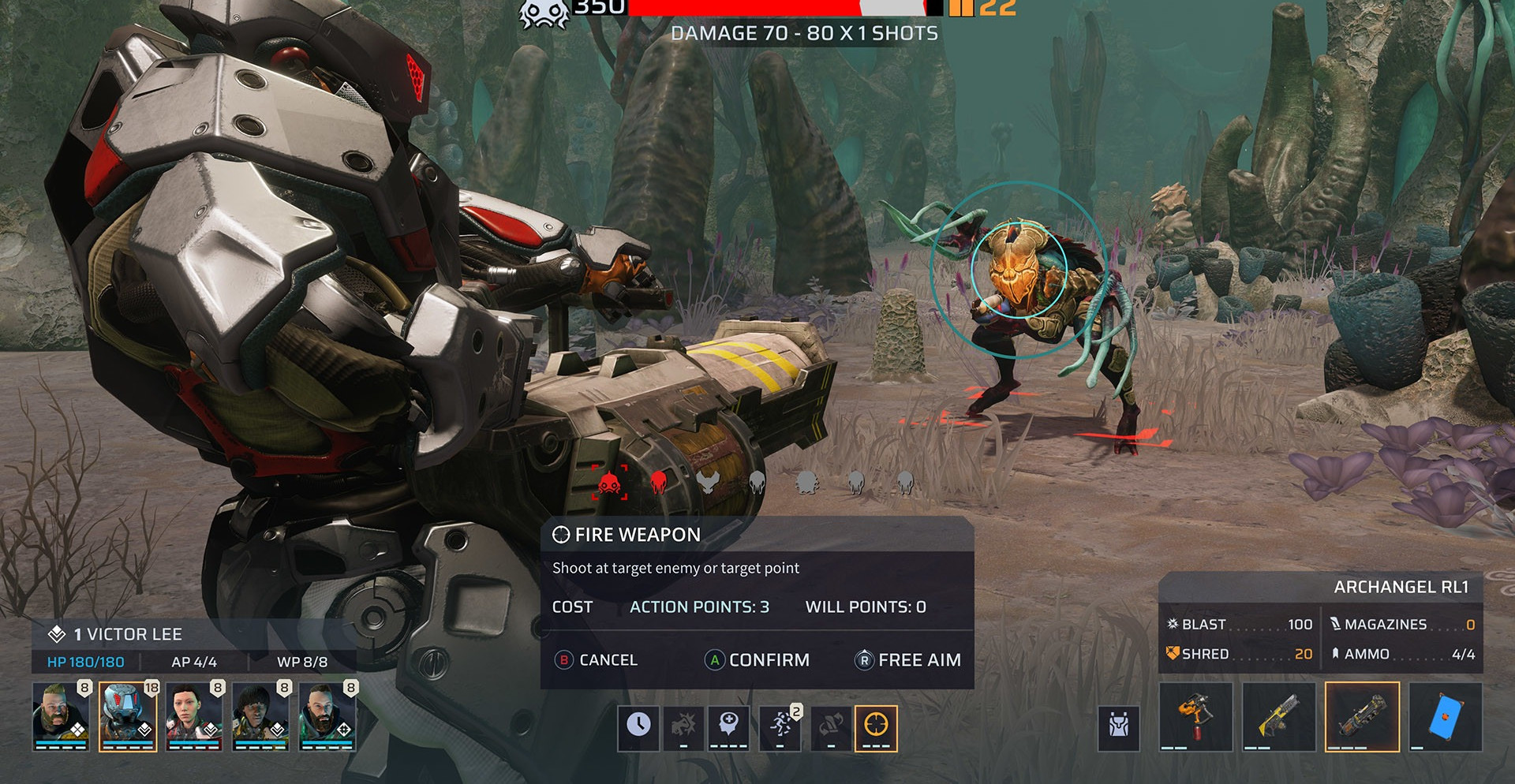Activate the Overwatch clock ability
The image size is (1515, 784).
tap(638, 726)
